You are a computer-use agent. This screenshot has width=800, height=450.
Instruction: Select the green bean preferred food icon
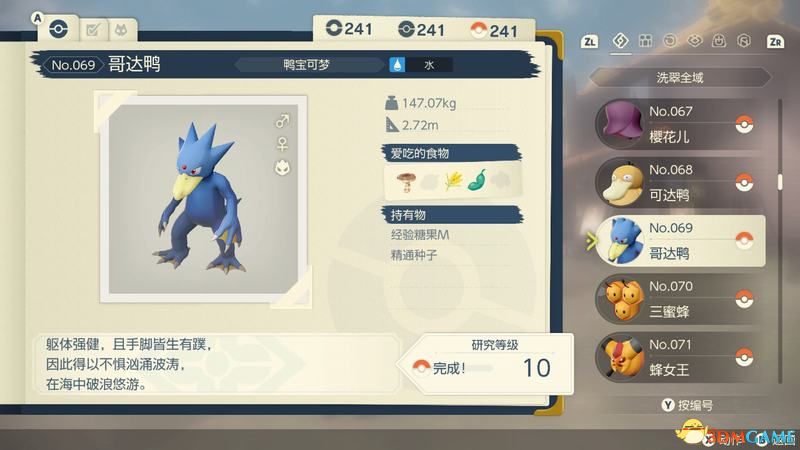[476, 181]
